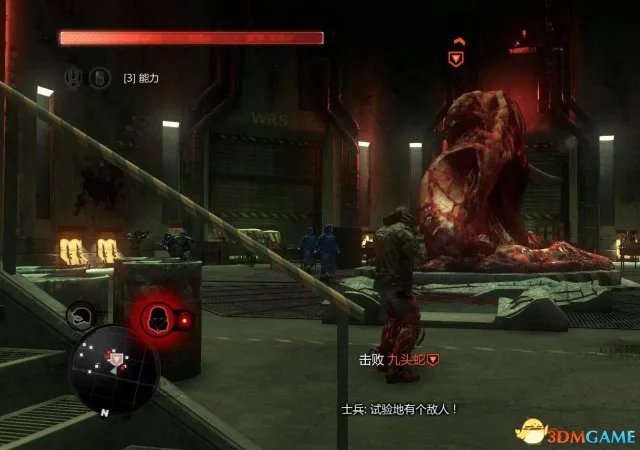This screenshot has height=450, width=640.
Task: Select the claws ability icon
Action: [x=74, y=76]
